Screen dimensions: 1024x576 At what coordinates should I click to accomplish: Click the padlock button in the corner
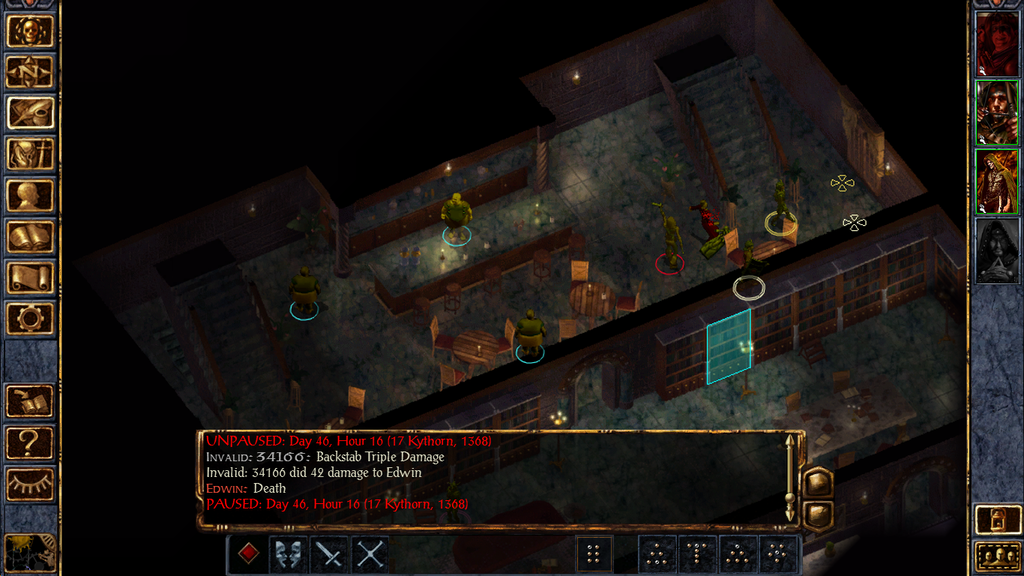(x=996, y=521)
